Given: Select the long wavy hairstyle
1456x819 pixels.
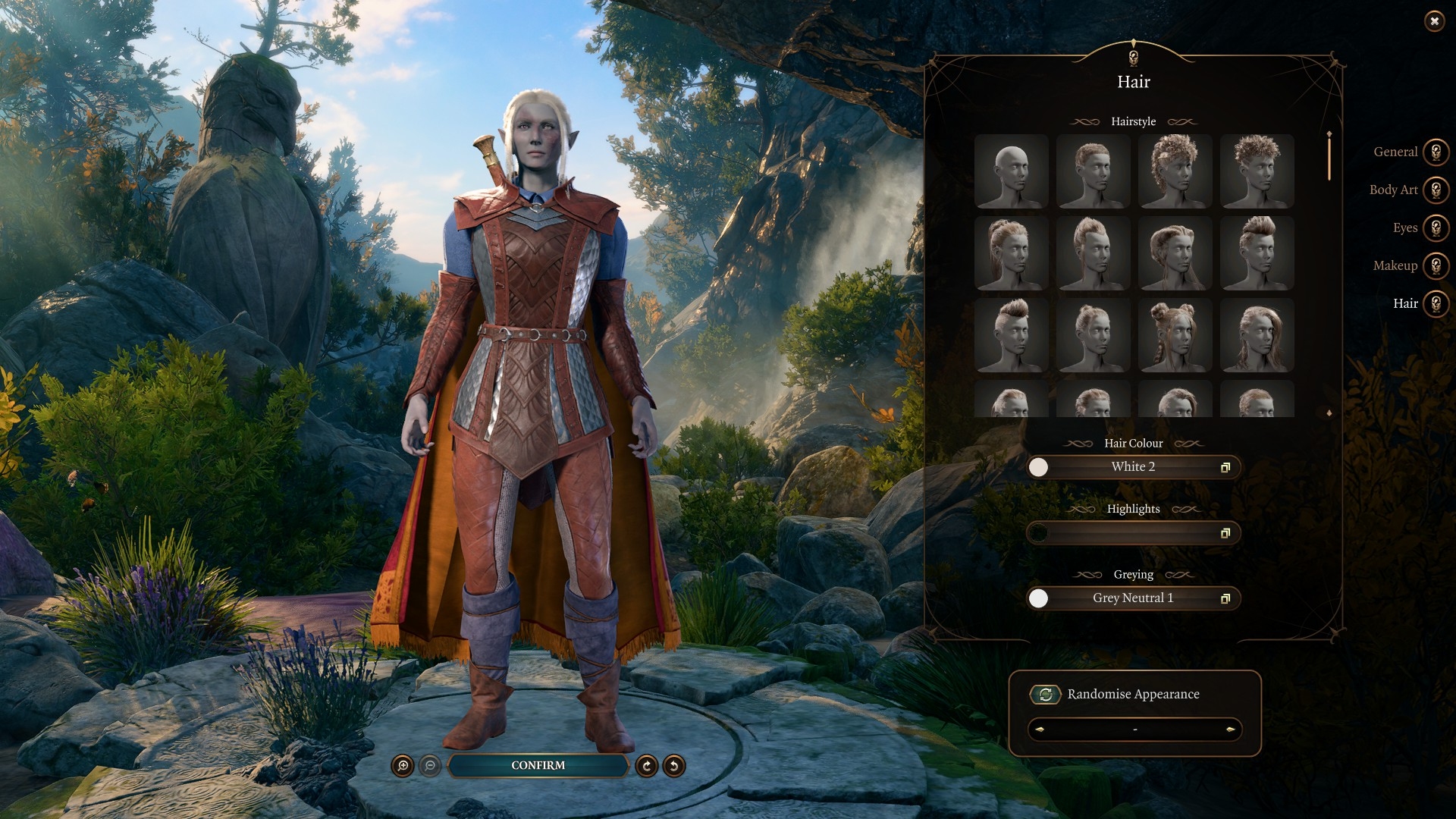Looking at the screenshot, I should coord(1257,335).
